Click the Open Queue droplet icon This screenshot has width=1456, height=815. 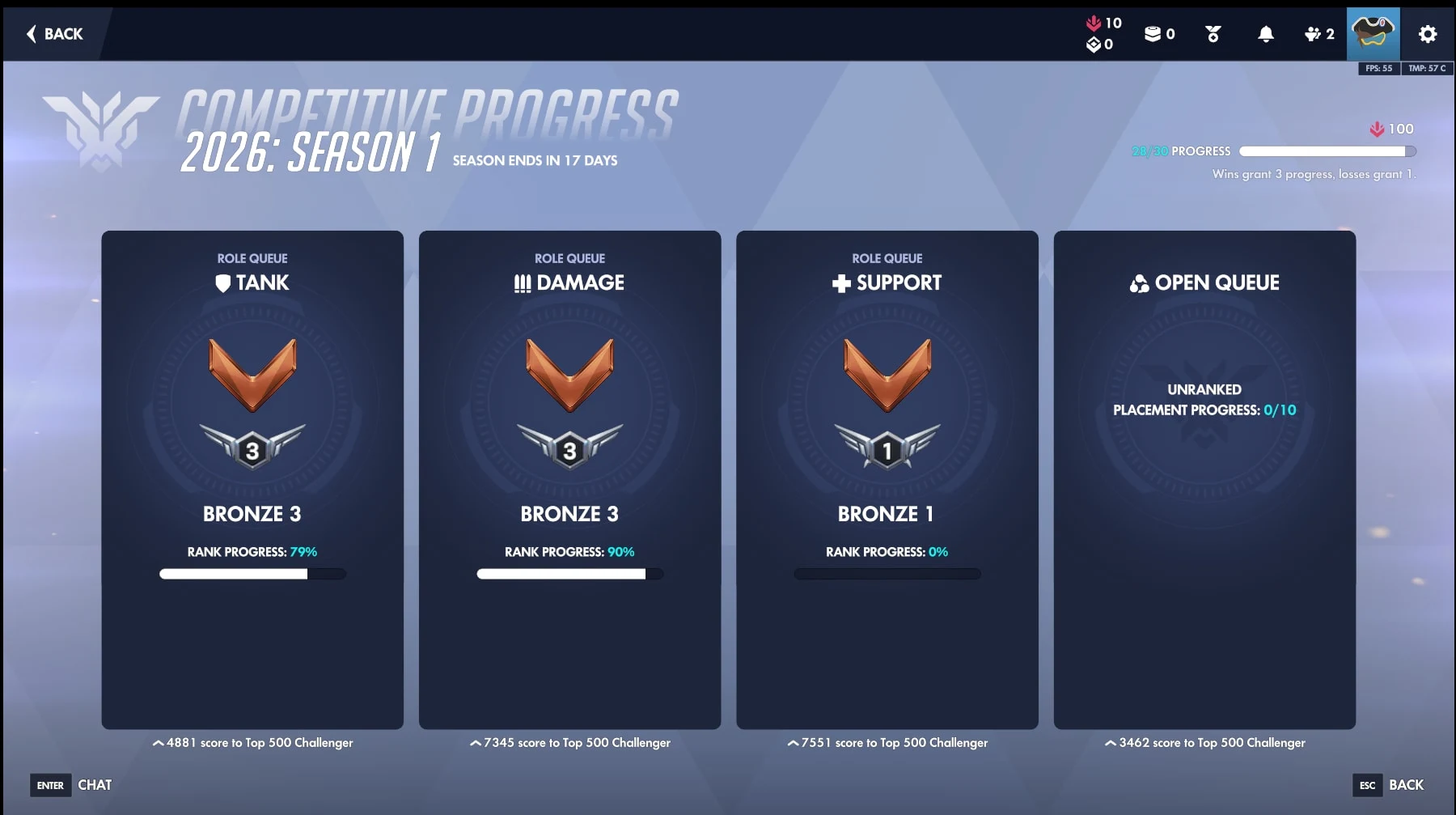pos(1141,282)
